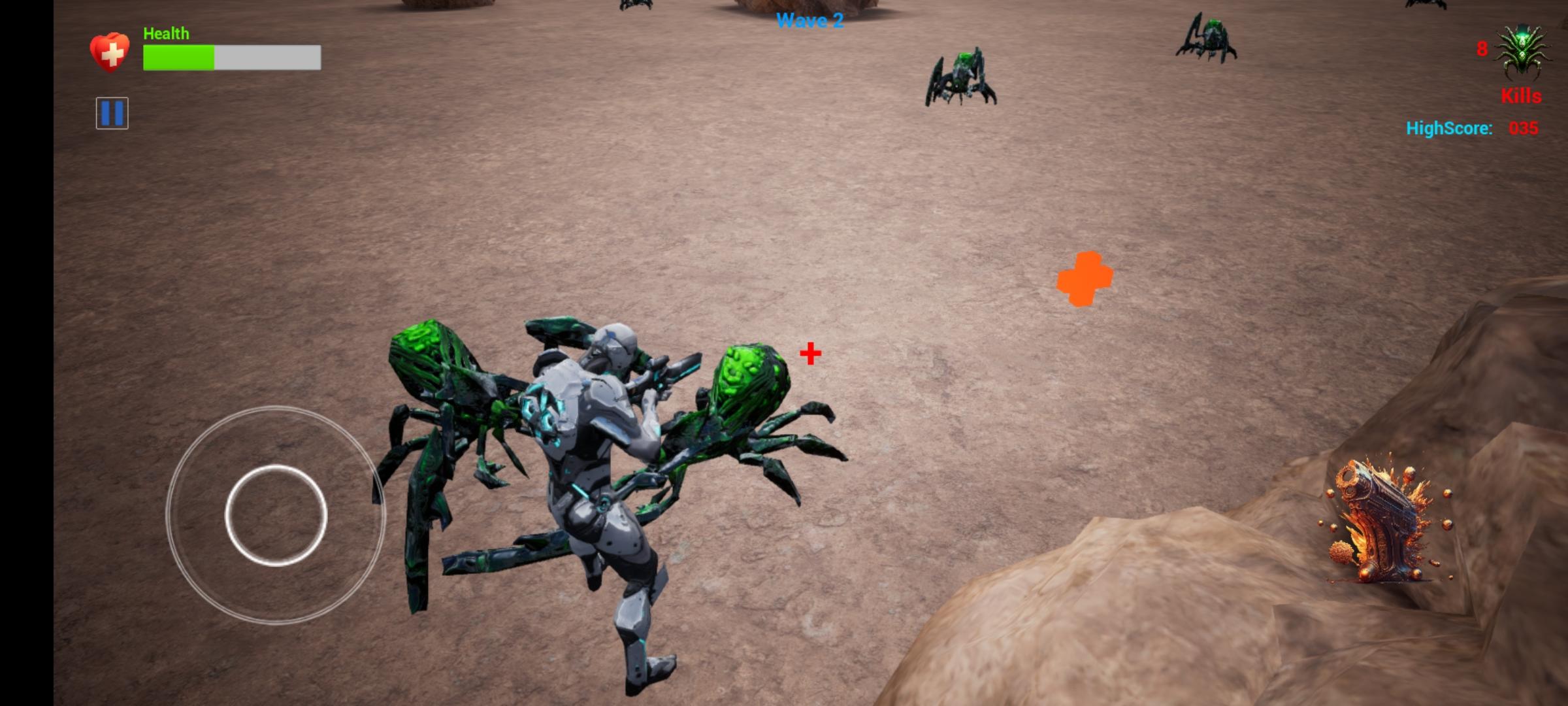Tap the Health text label
Screen dimensions: 1568x706
pos(165,33)
